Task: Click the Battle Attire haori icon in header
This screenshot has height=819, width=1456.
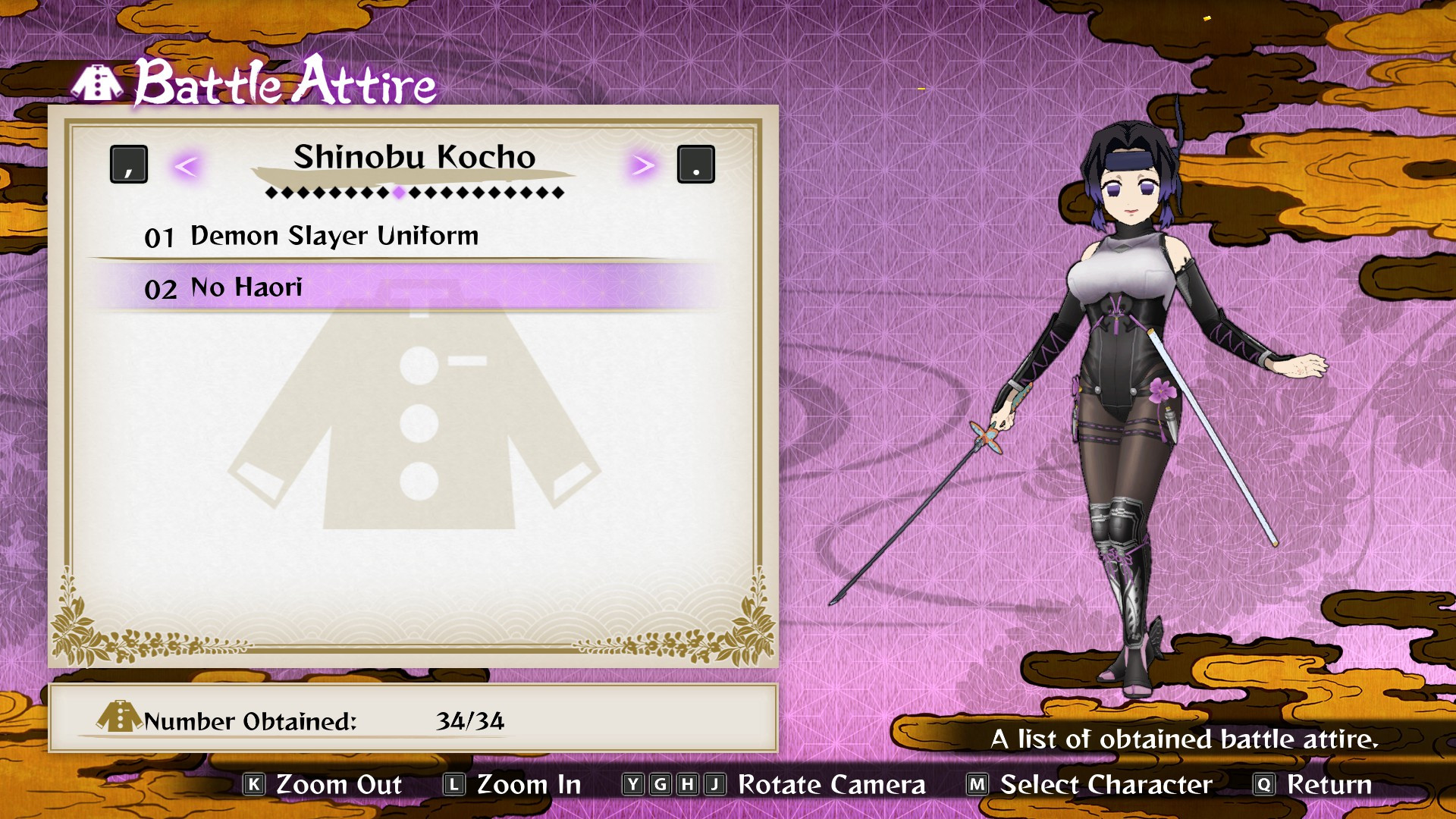Action: click(x=99, y=85)
